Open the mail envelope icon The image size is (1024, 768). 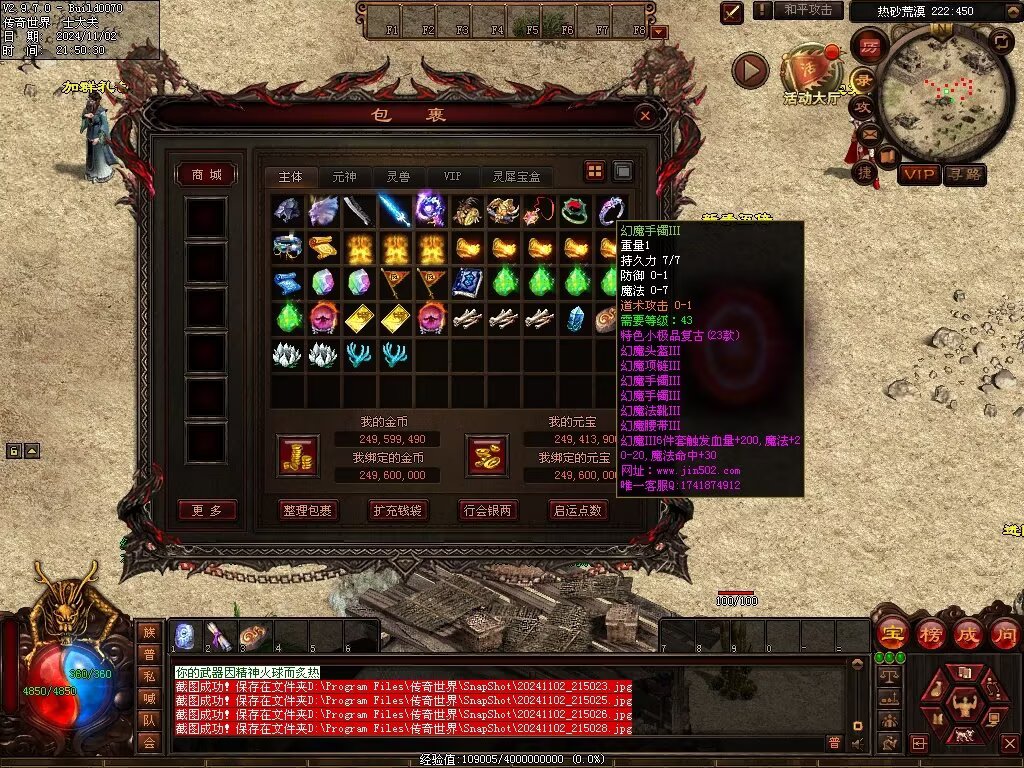click(869, 133)
